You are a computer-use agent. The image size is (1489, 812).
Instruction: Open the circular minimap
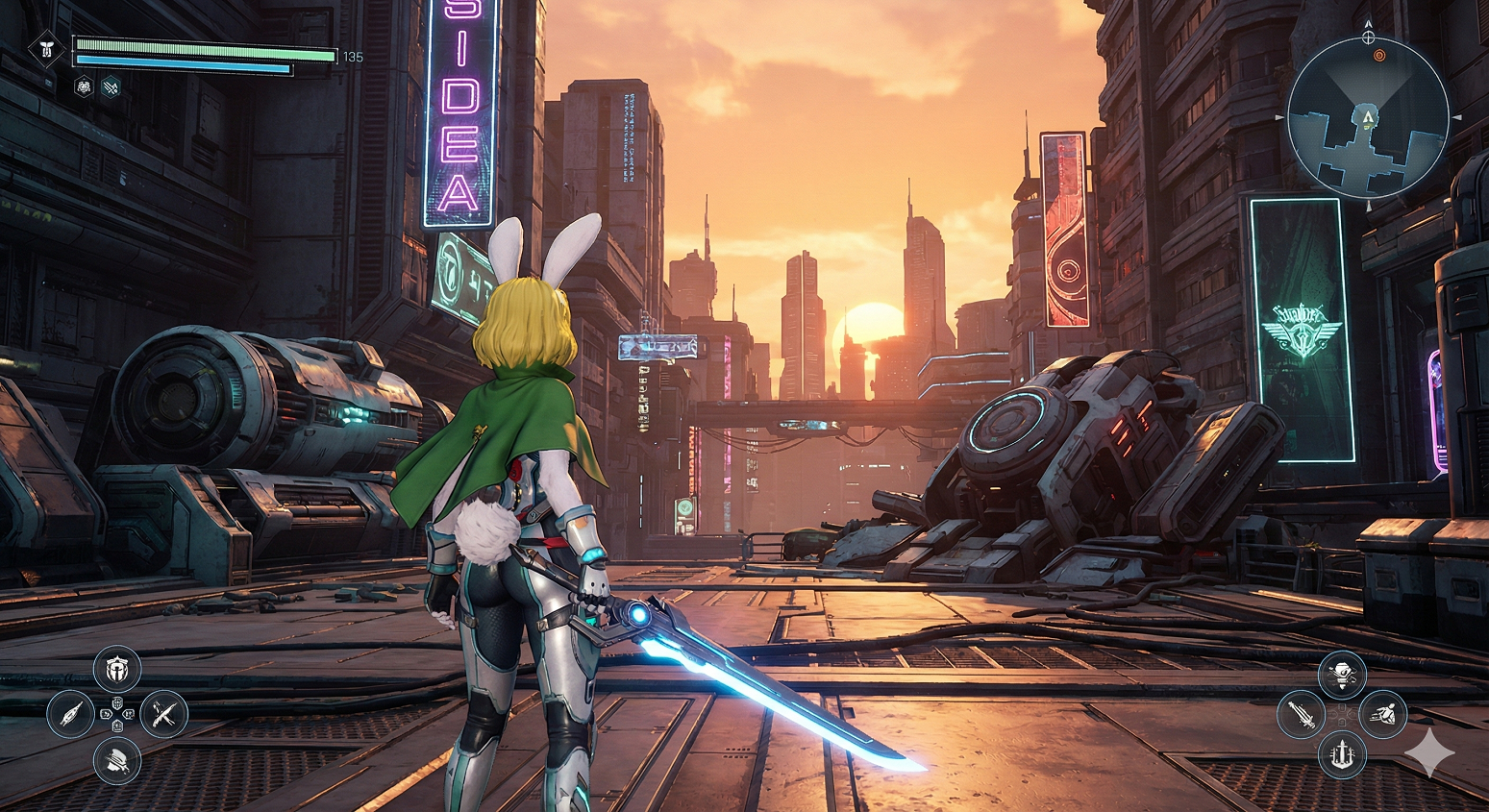(x=1367, y=116)
